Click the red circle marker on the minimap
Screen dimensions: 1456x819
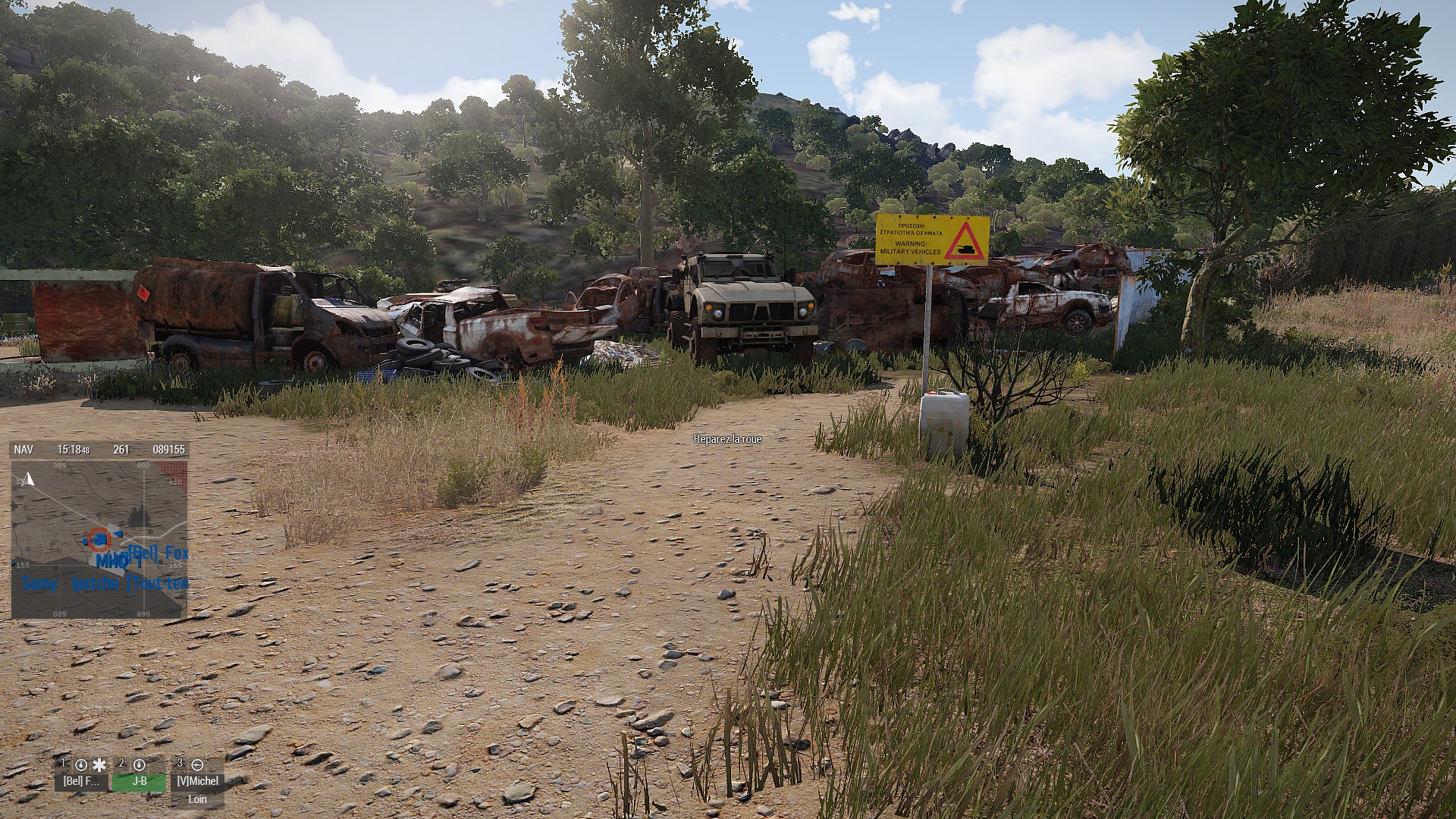point(98,539)
